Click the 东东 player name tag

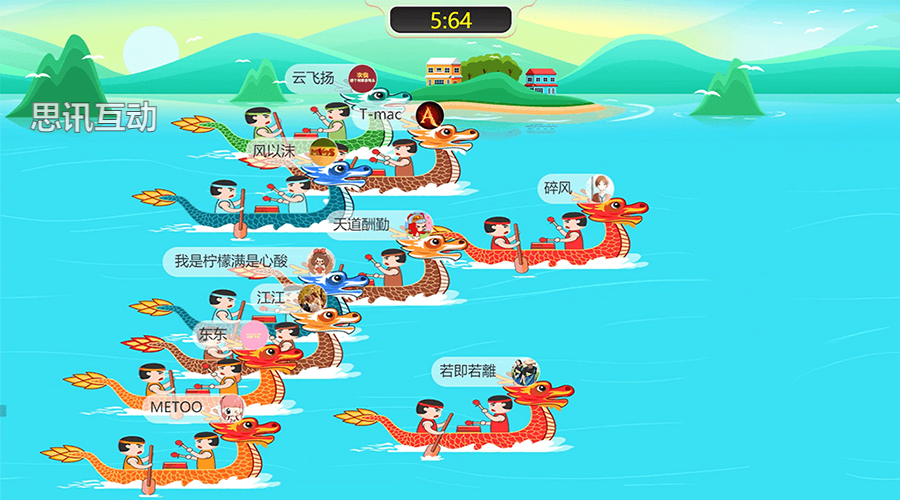(213, 334)
